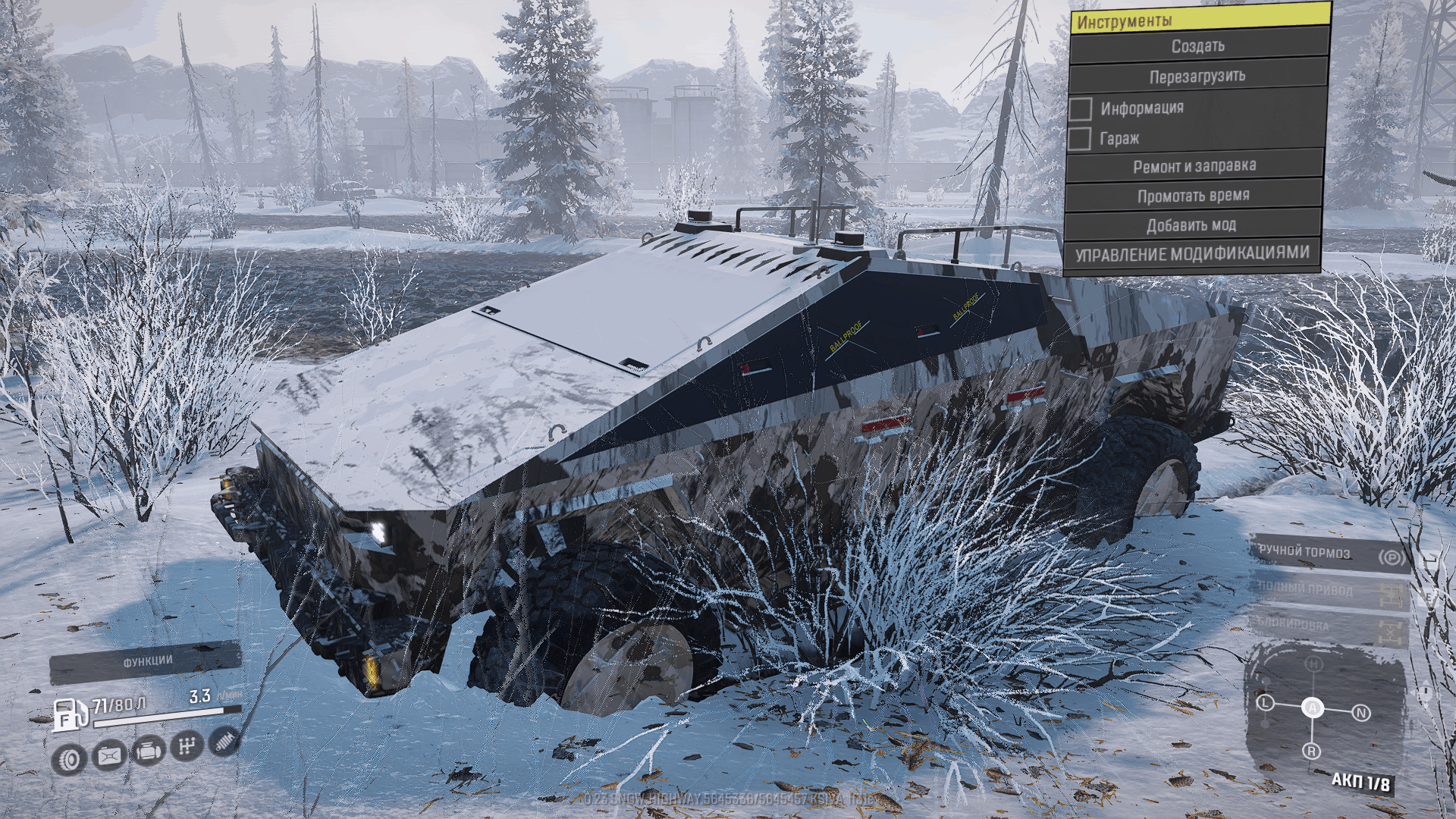This screenshot has width=1456, height=819.
Task: Select the gearbox status icon
Action: tap(187, 746)
